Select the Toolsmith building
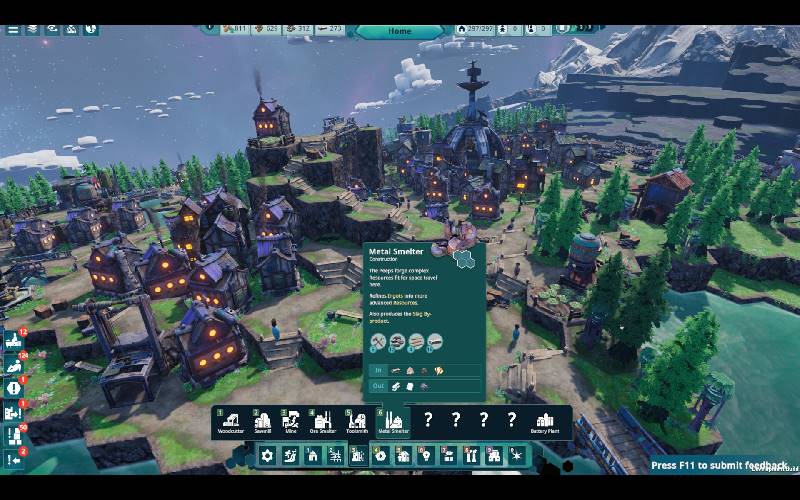Image resolution: width=800 pixels, height=500 pixels. (x=357, y=421)
